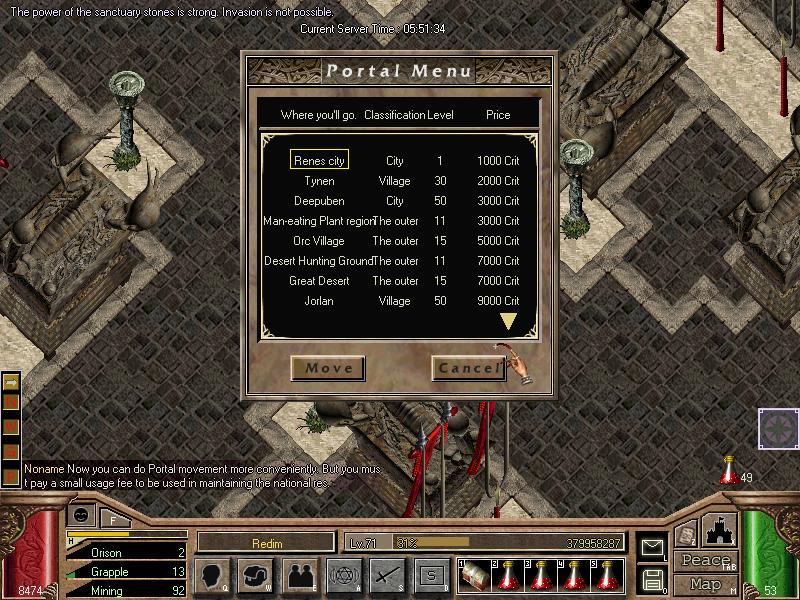Image resolution: width=800 pixels, height=600 pixels.
Task: Select Desert Hunting Ground entry
Action: tap(318, 261)
